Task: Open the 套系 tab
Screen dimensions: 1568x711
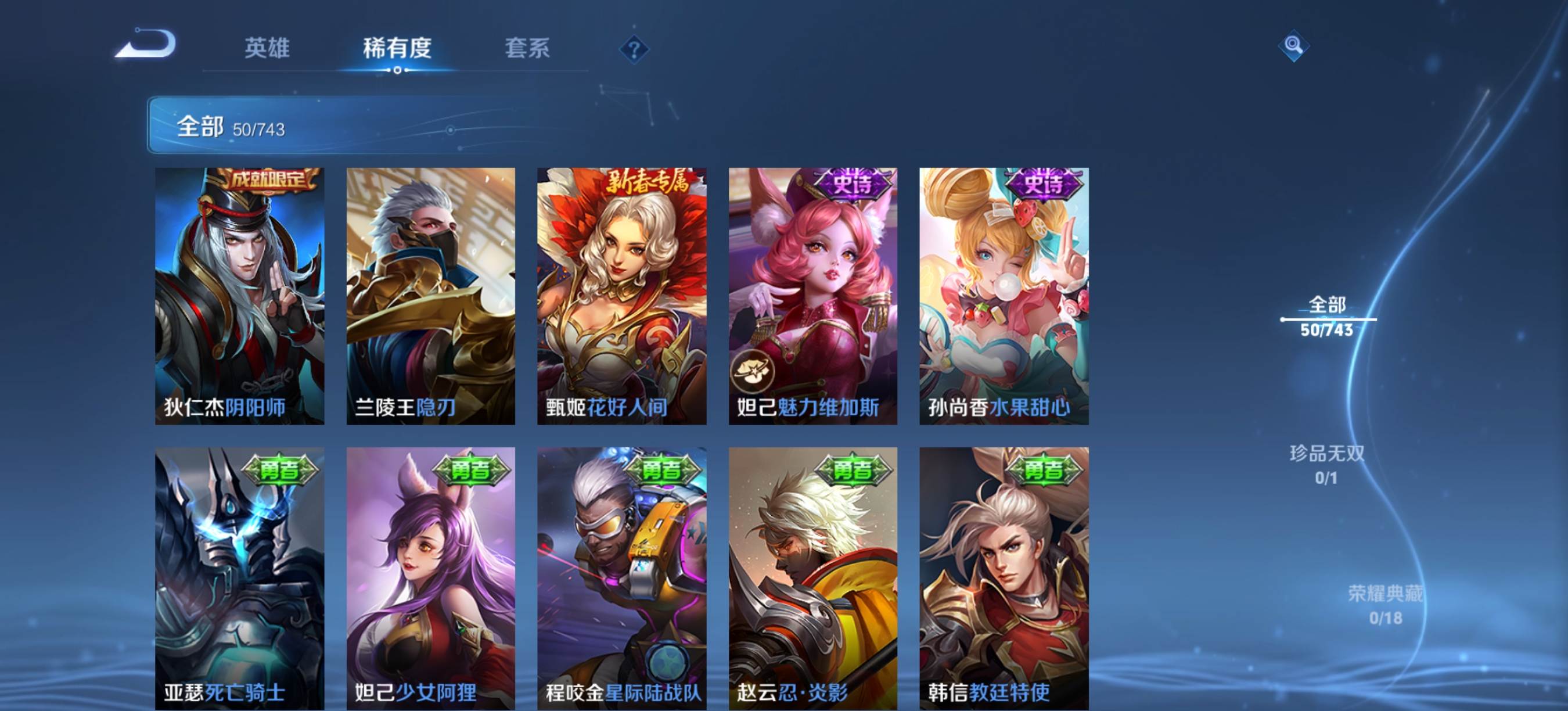Action: tap(527, 48)
